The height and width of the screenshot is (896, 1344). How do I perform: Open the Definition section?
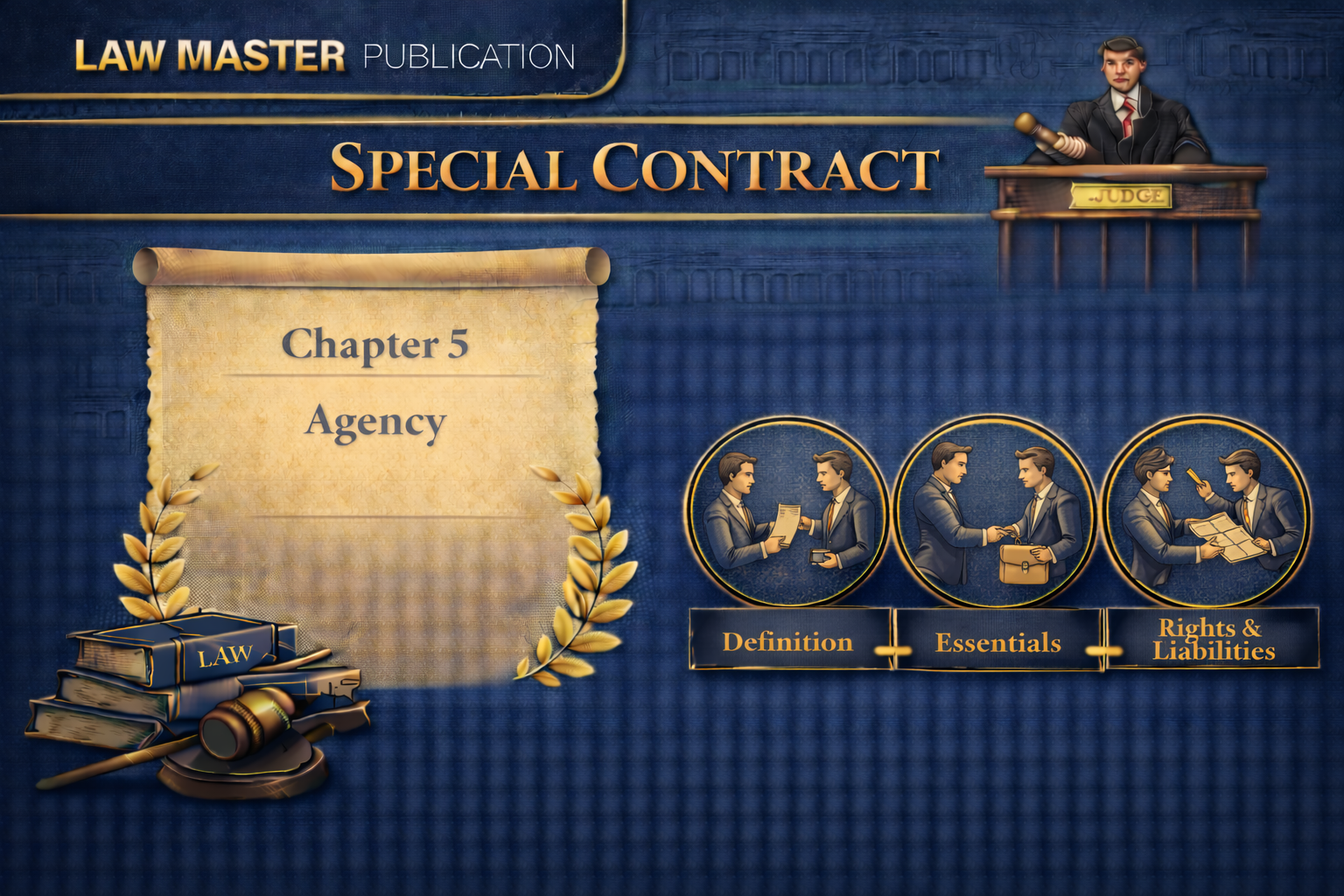click(x=789, y=641)
